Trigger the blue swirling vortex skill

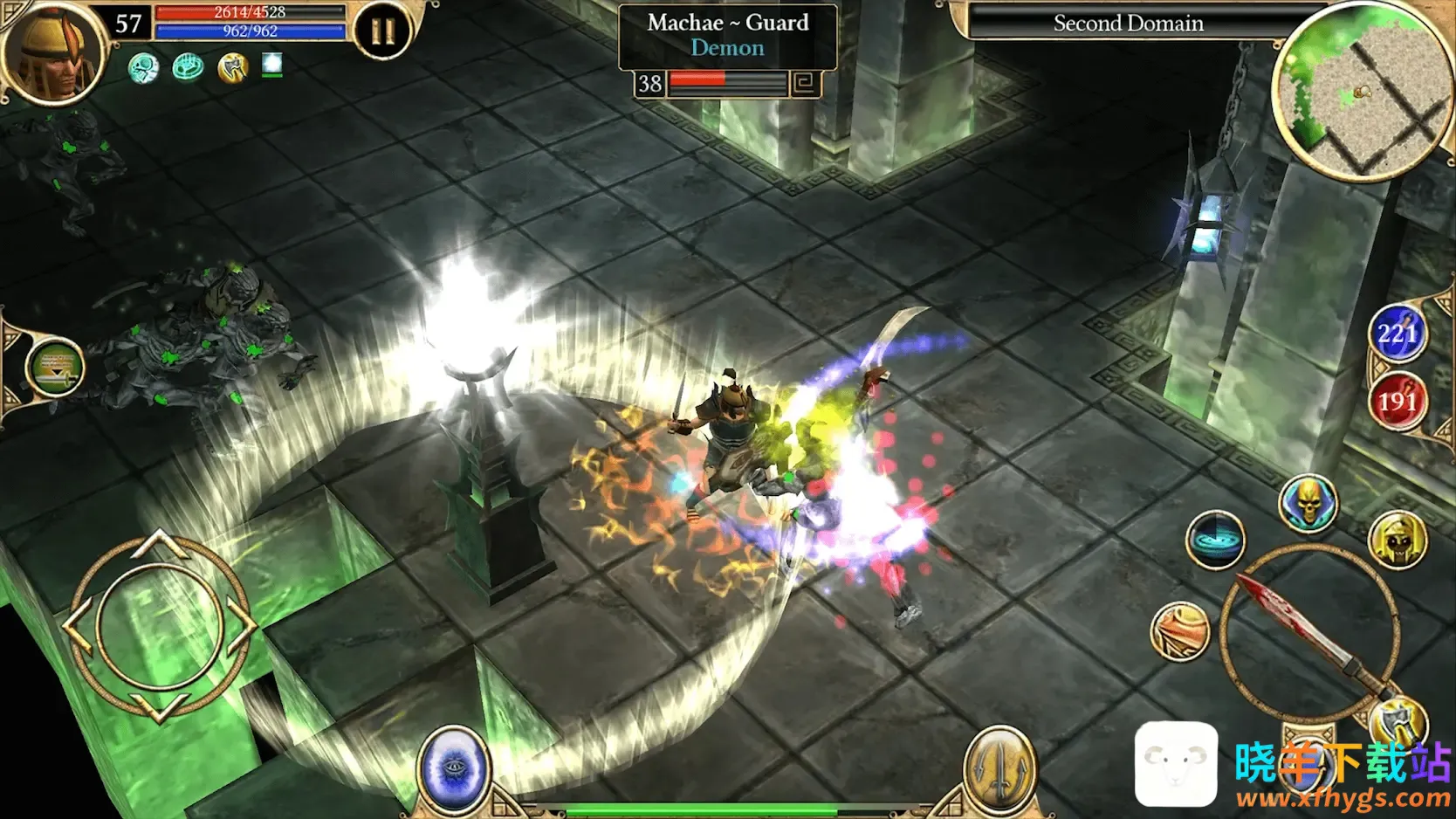click(x=1215, y=540)
